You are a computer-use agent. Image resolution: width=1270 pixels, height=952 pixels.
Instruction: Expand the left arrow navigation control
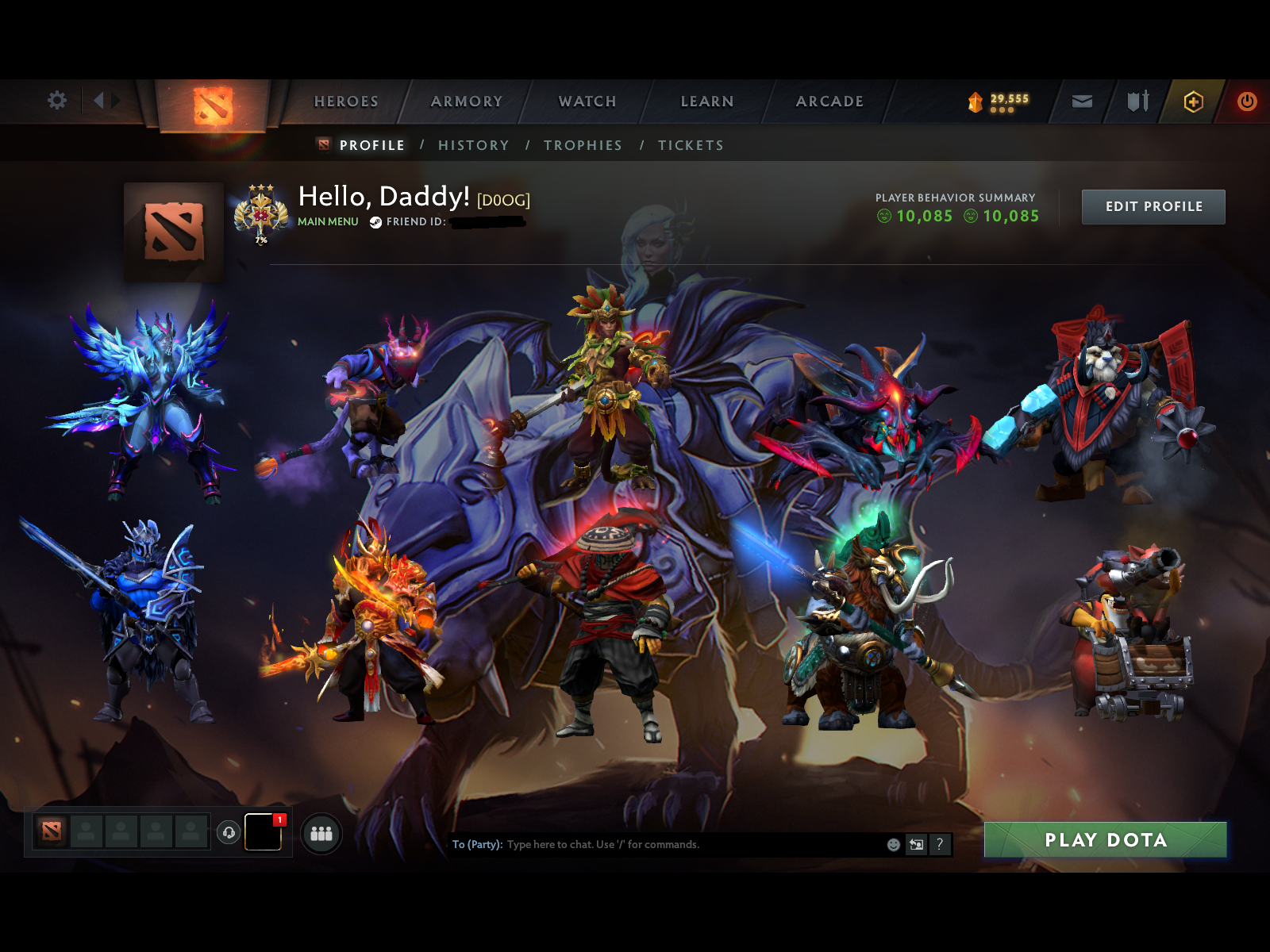point(97,101)
